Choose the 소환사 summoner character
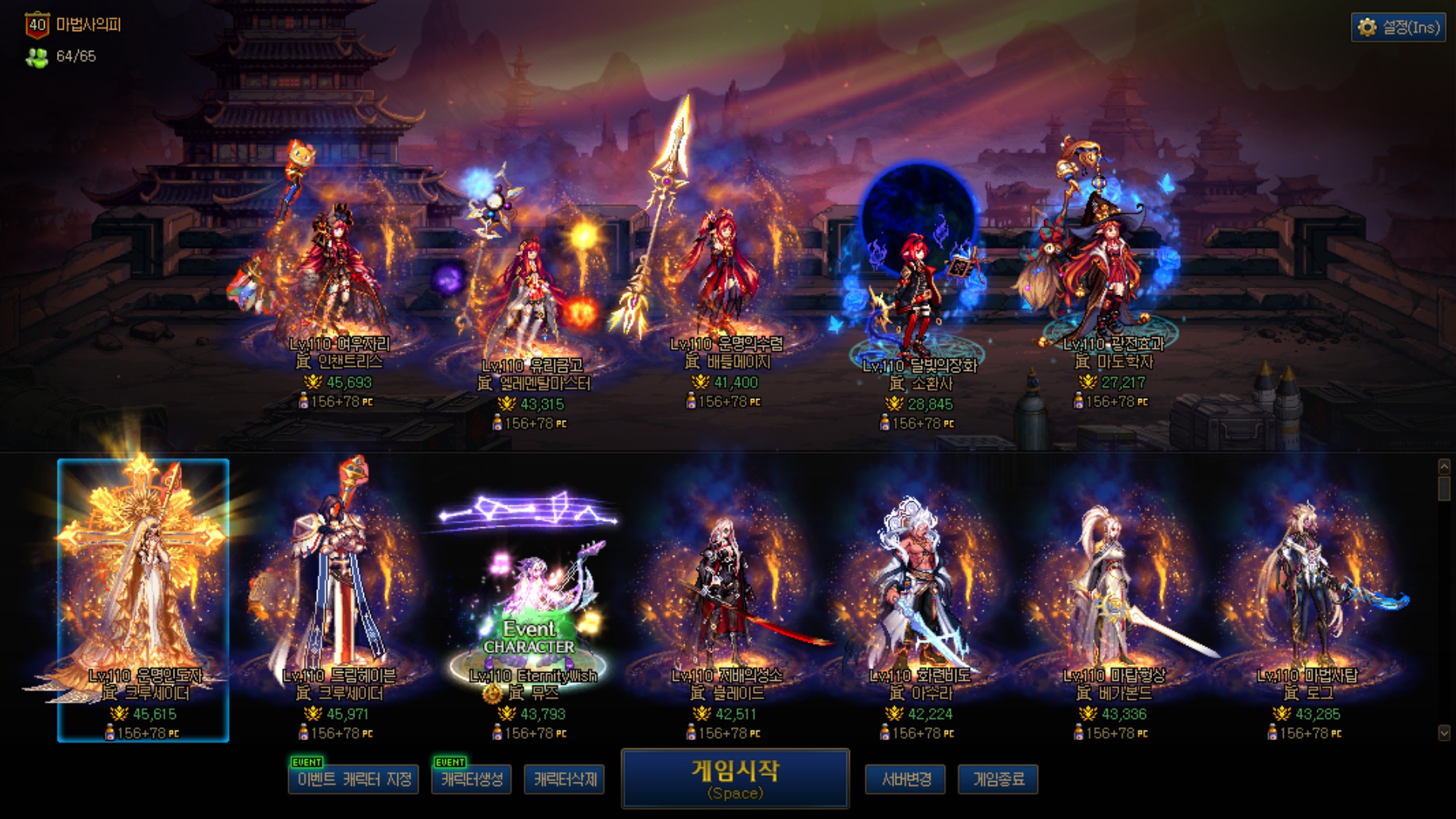The image size is (1456, 819). [x=919, y=296]
